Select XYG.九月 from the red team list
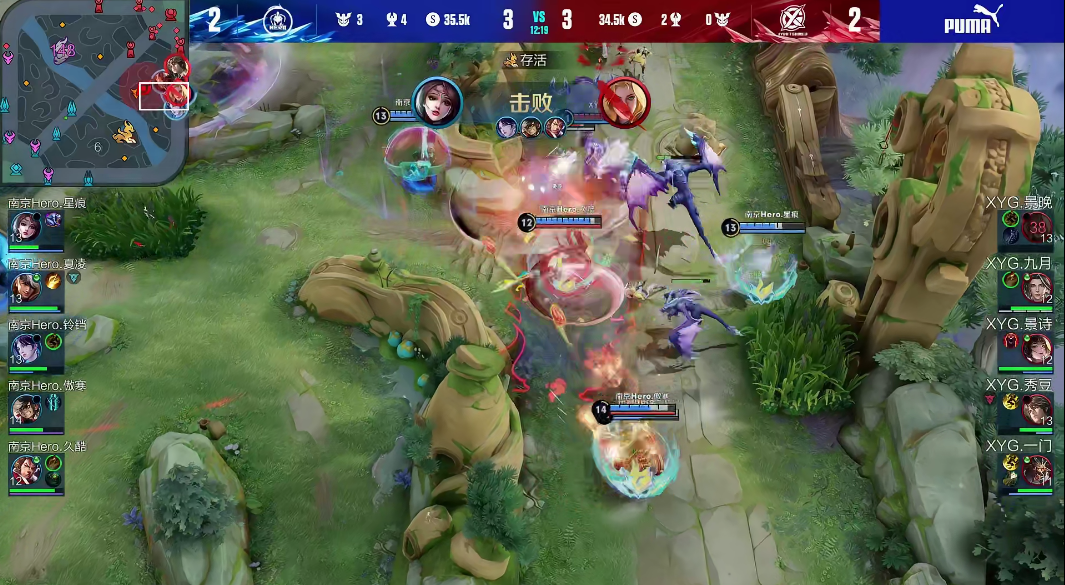Viewport: 1065px width, 585px height. pos(1037,289)
